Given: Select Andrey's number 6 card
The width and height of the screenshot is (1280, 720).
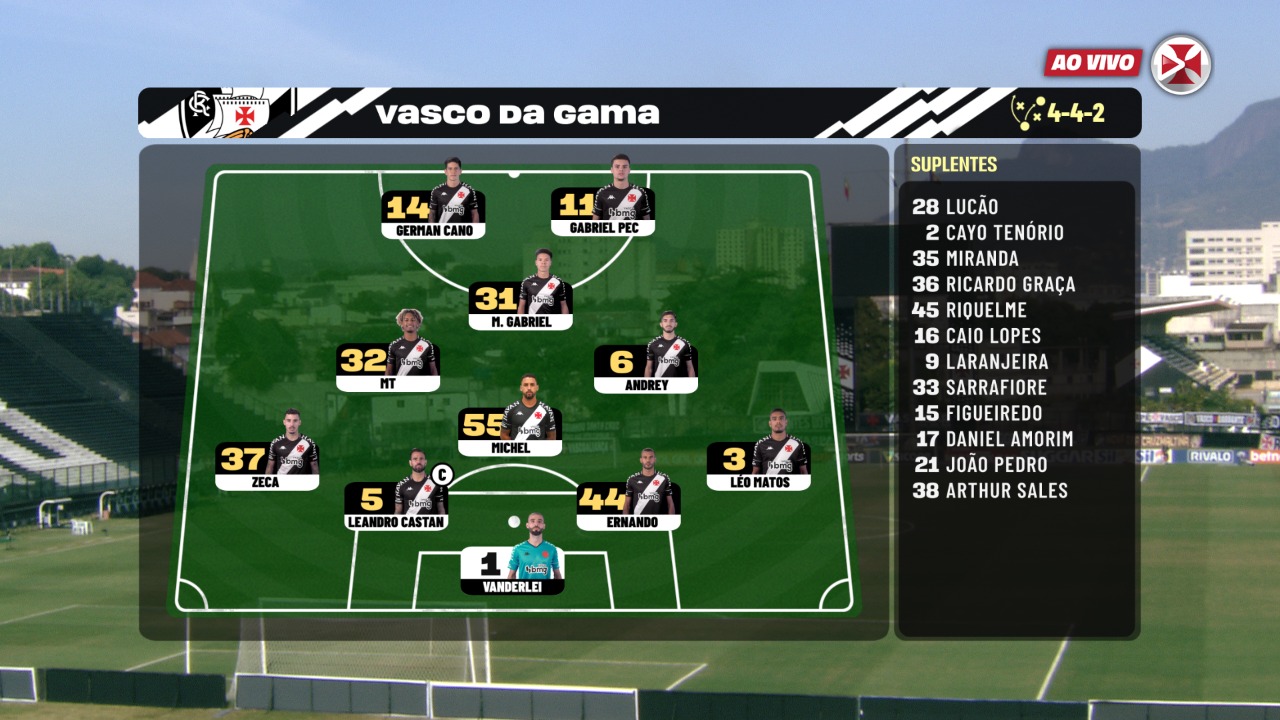Looking at the screenshot, I should [x=645, y=365].
